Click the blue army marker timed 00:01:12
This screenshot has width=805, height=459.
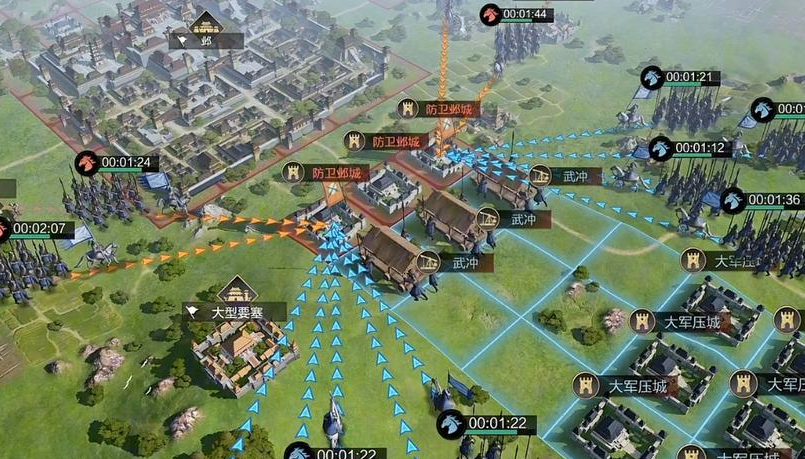pyautogui.click(x=660, y=149)
